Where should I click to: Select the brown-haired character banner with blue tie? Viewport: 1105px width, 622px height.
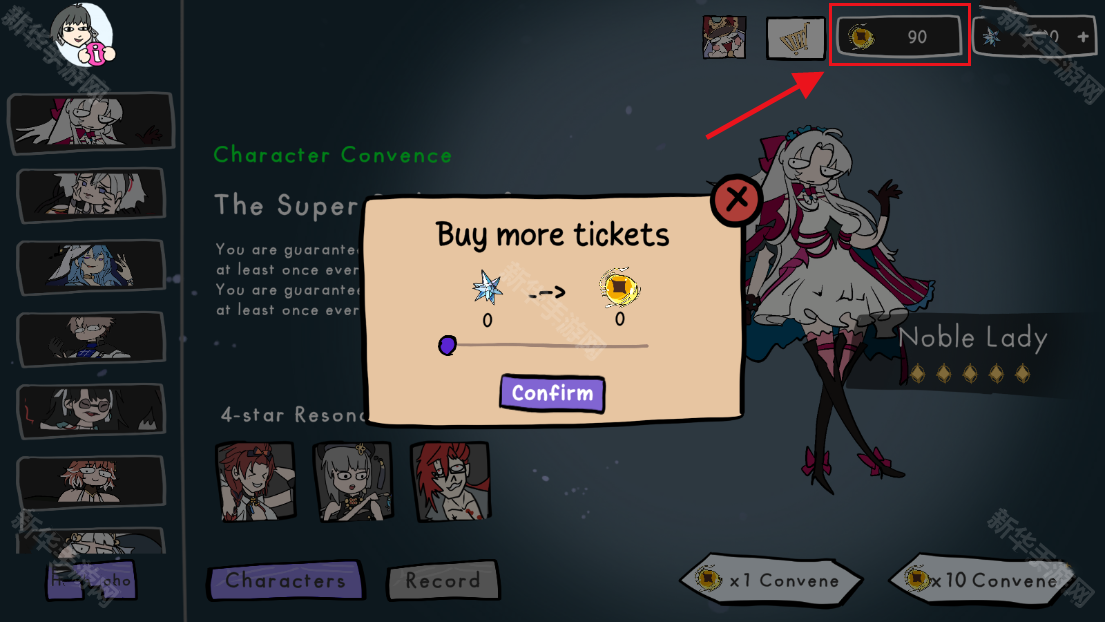(x=90, y=339)
